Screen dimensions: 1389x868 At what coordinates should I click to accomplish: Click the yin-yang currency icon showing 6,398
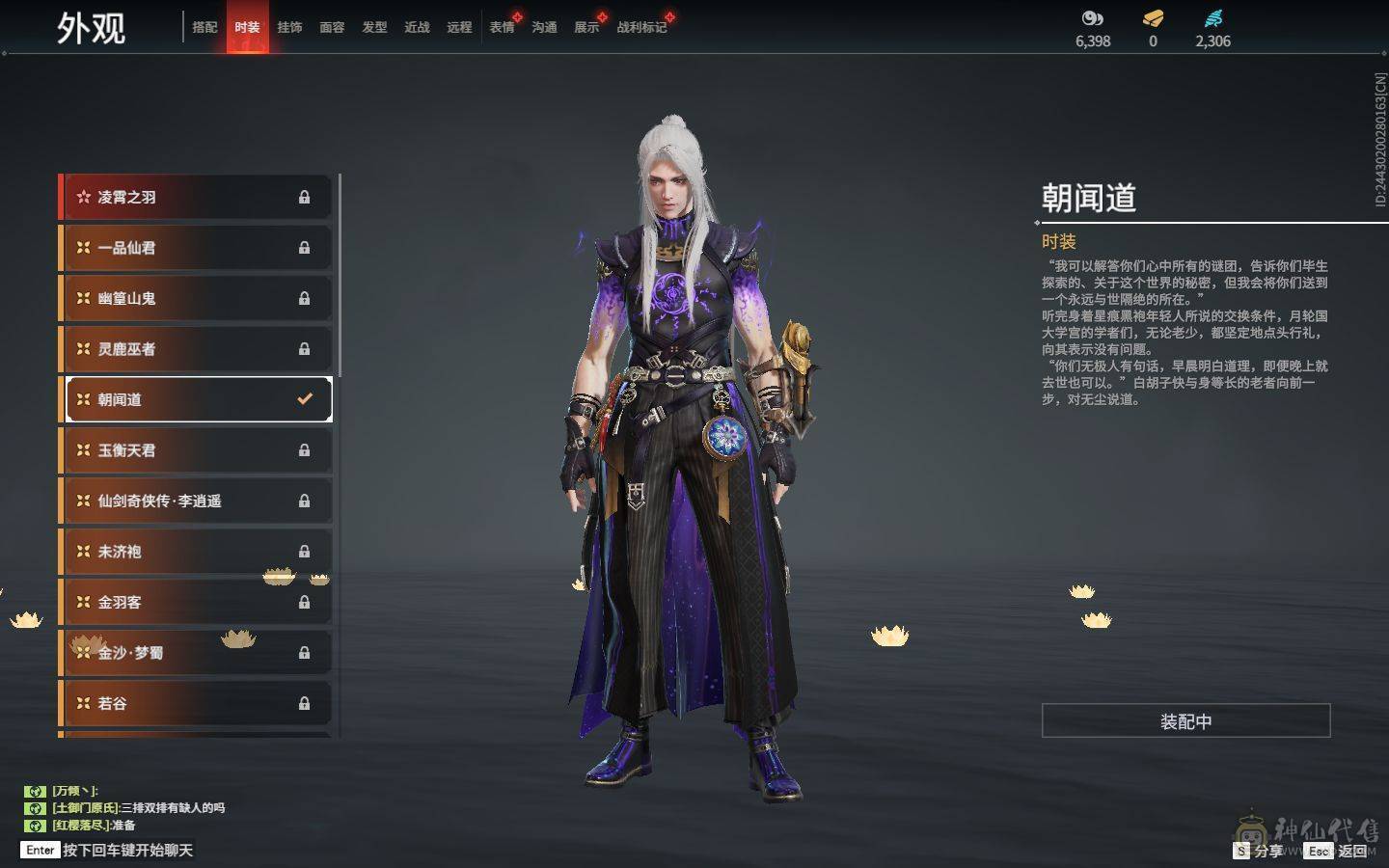pyautogui.click(x=1091, y=17)
